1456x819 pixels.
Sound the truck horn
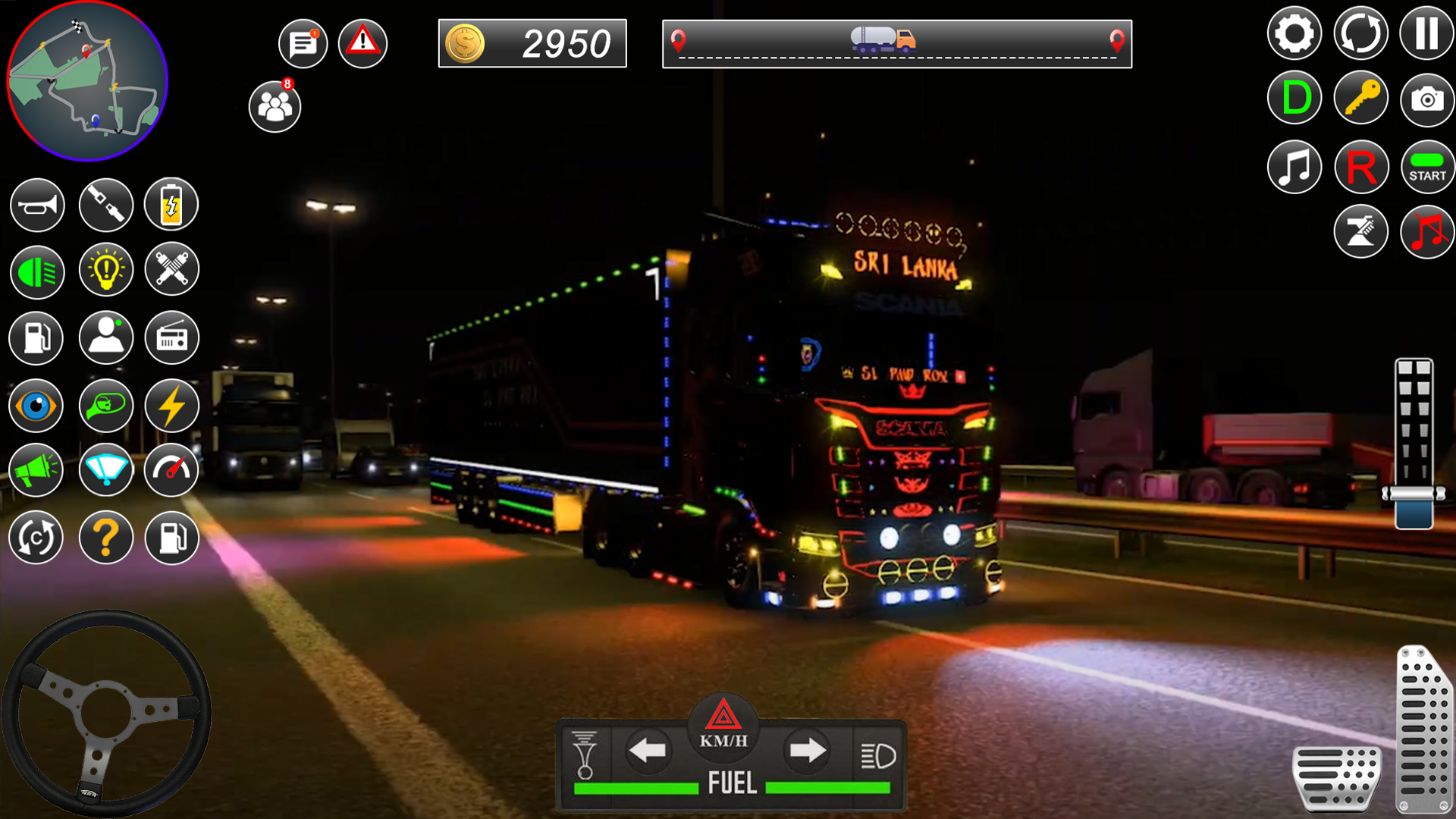36,205
